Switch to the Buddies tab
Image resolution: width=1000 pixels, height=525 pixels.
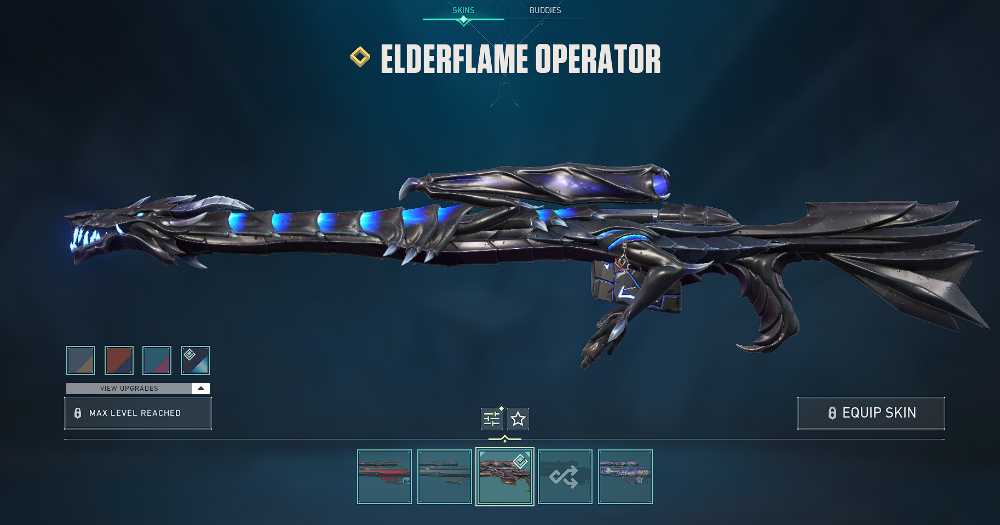click(x=545, y=10)
